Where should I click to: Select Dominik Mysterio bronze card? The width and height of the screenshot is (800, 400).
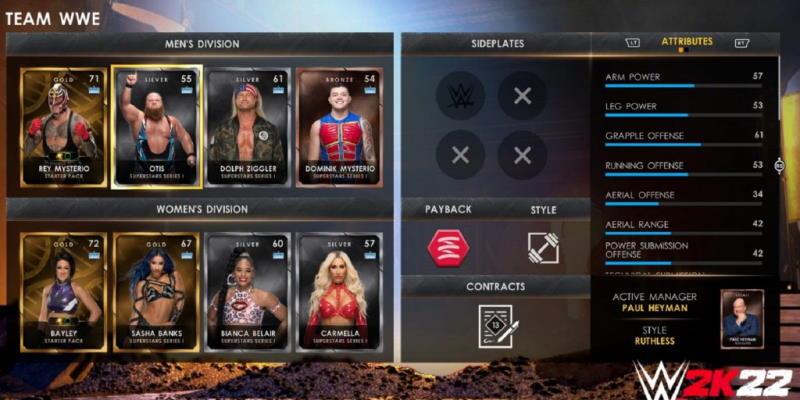[339, 127]
